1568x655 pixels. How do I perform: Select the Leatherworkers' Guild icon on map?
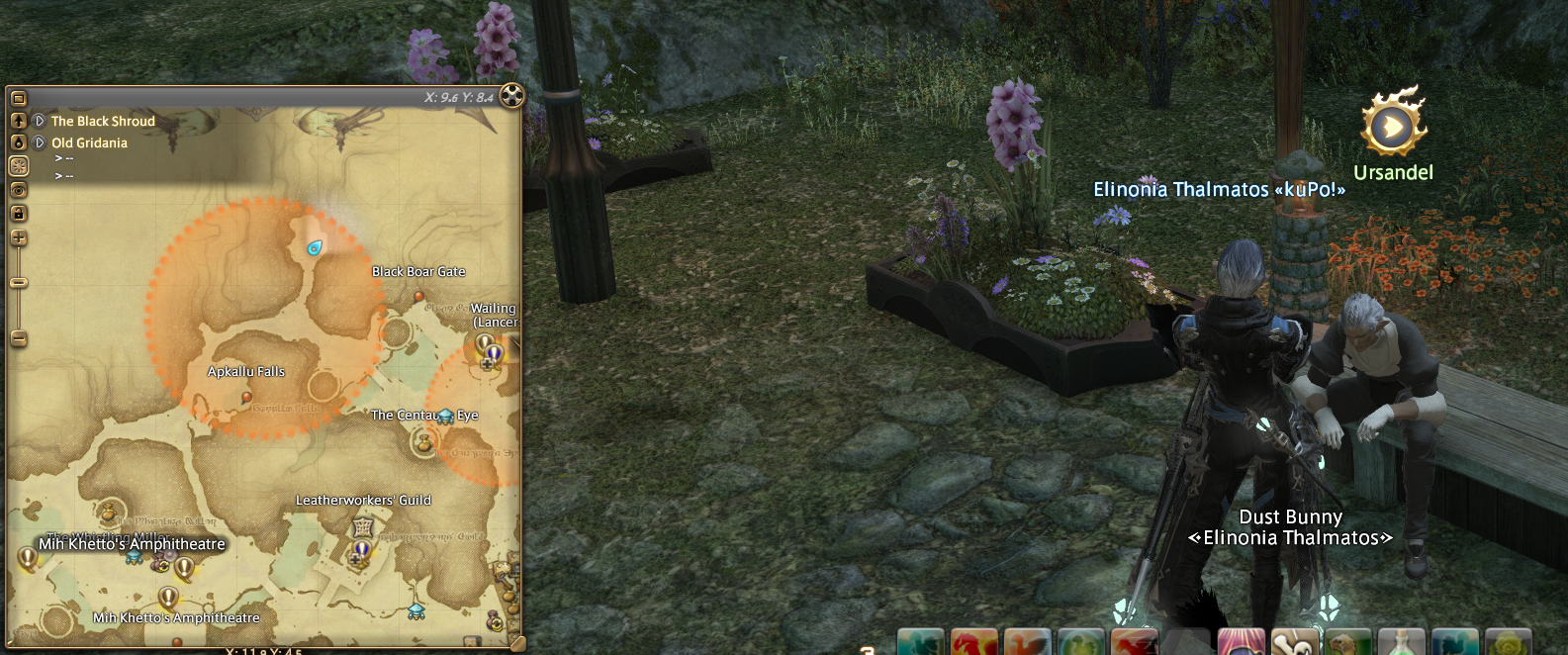[362, 526]
